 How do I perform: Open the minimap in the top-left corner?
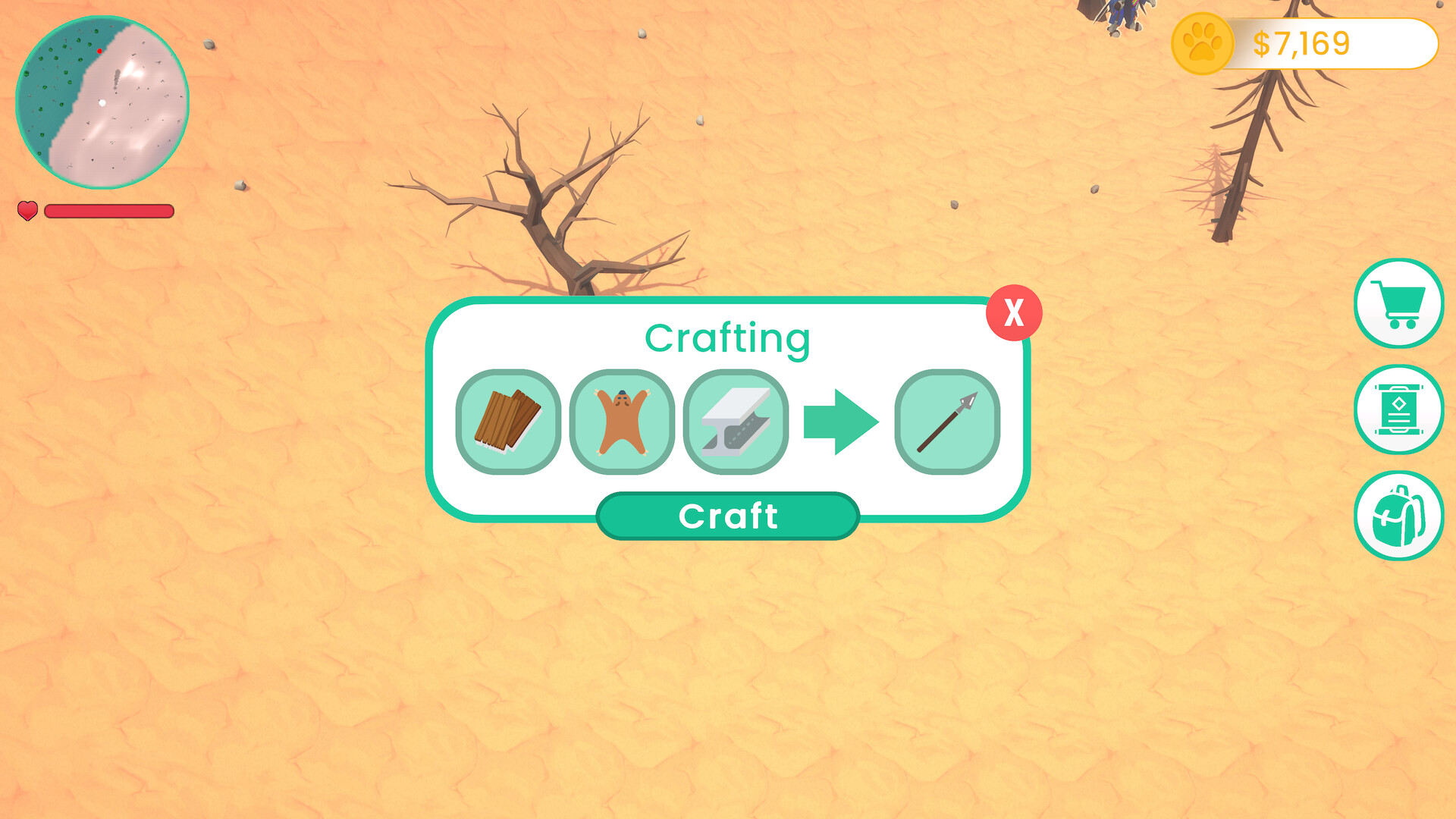point(102,104)
